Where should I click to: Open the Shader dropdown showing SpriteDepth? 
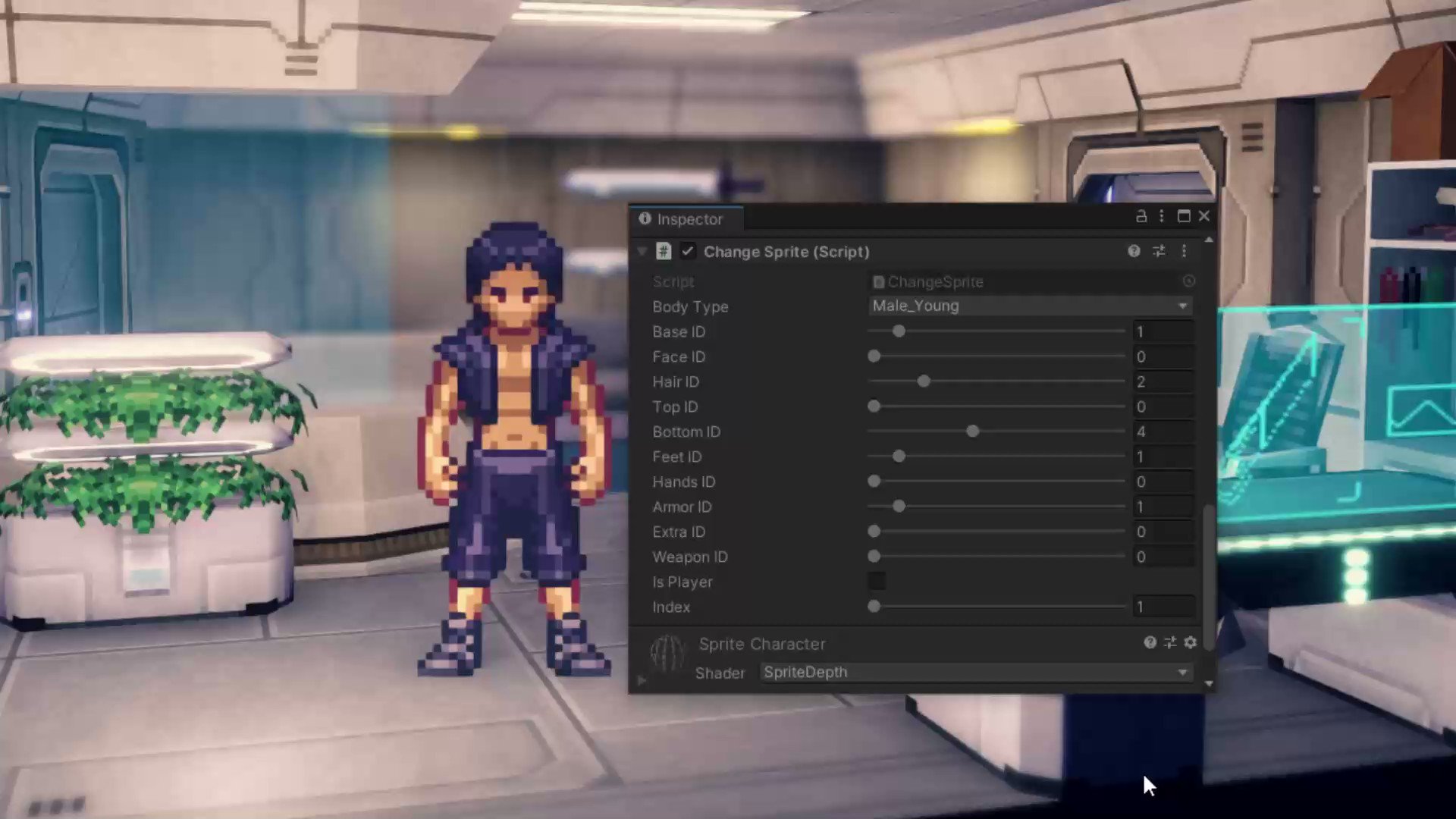click(x=974, y=672)
